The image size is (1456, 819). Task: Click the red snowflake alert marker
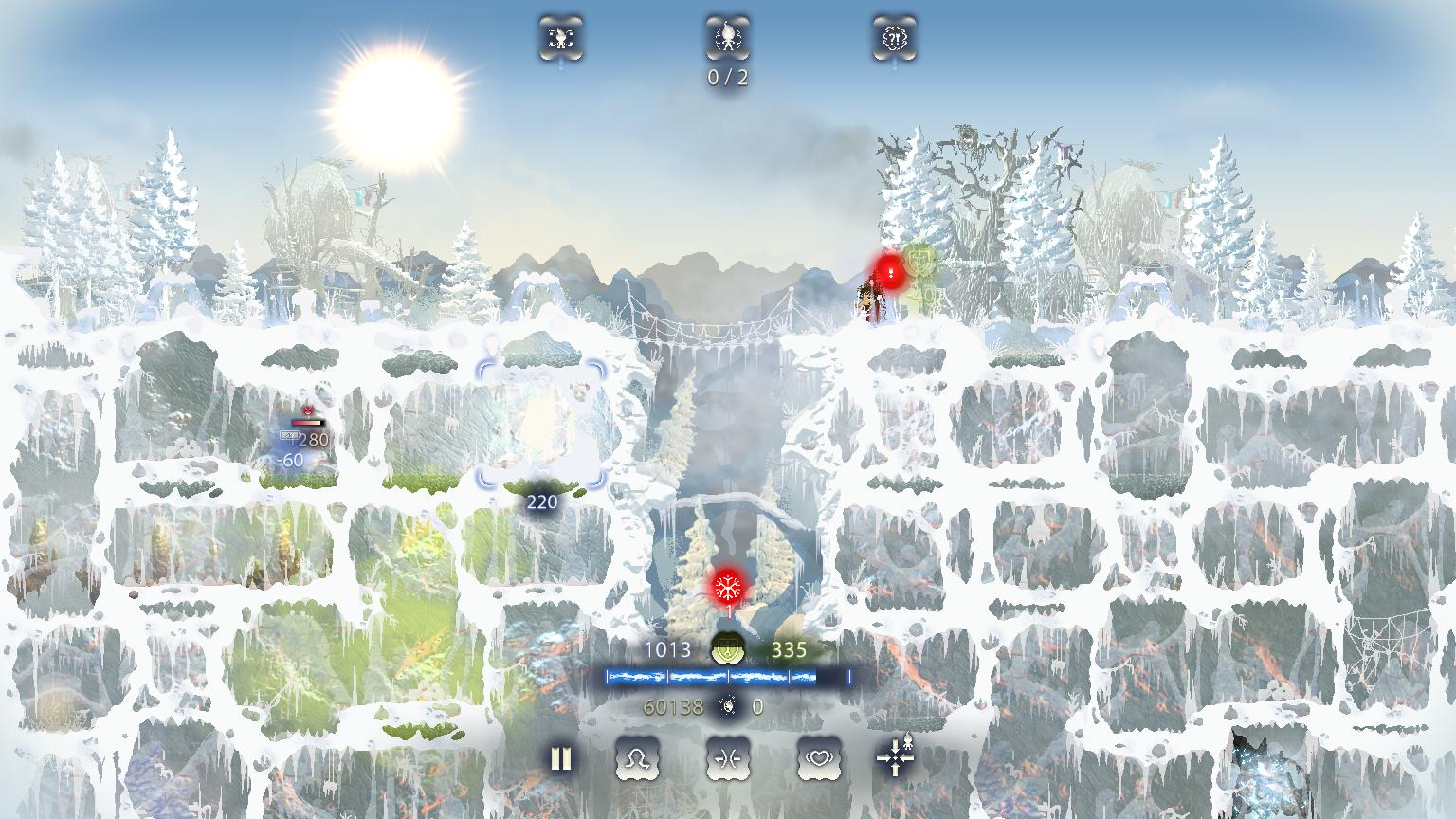[x=726, y=588]
